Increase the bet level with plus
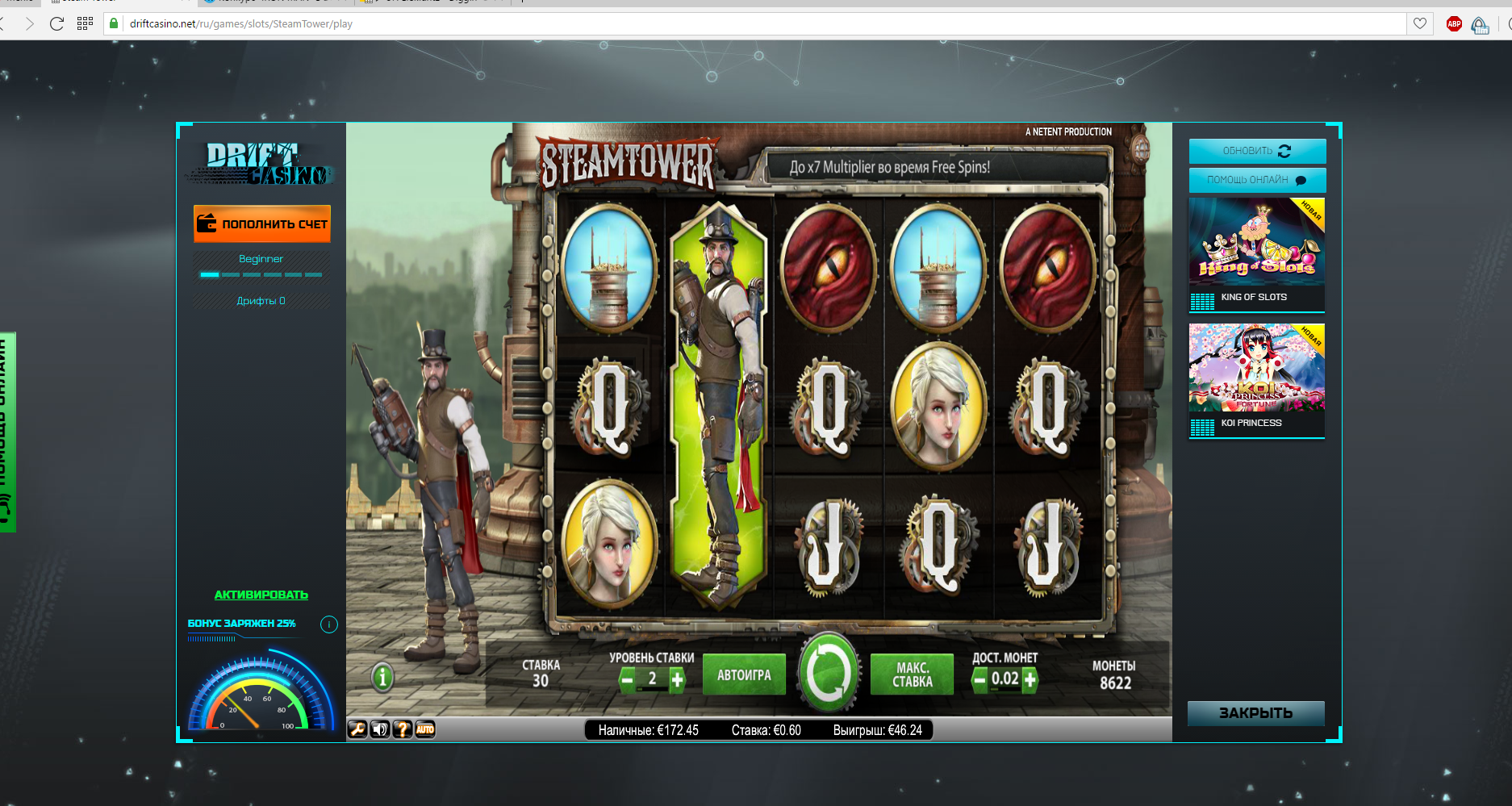1512x806 pixels. tap(678, 680)
